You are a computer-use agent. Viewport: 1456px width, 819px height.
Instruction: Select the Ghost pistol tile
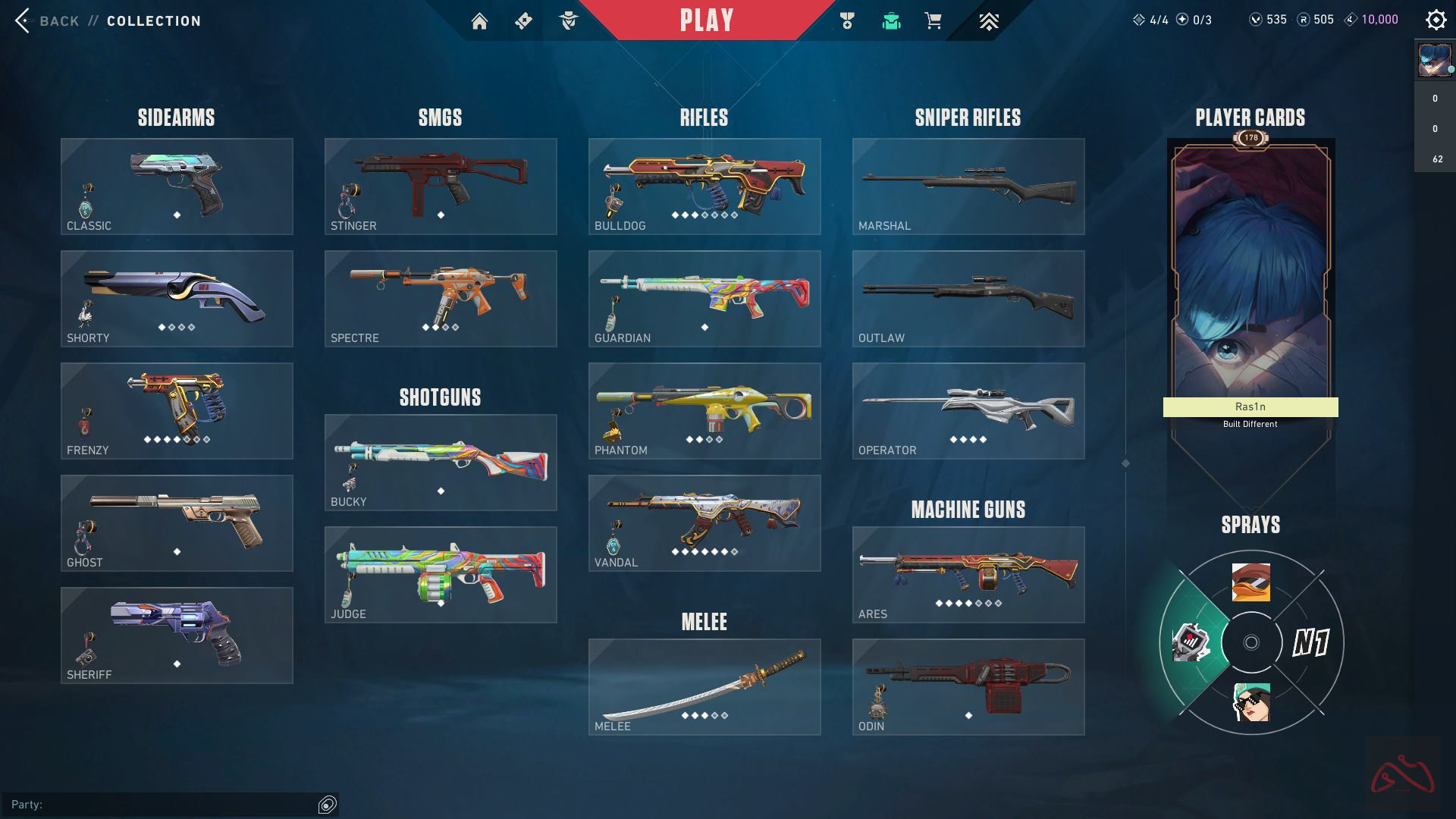[177, 522]
